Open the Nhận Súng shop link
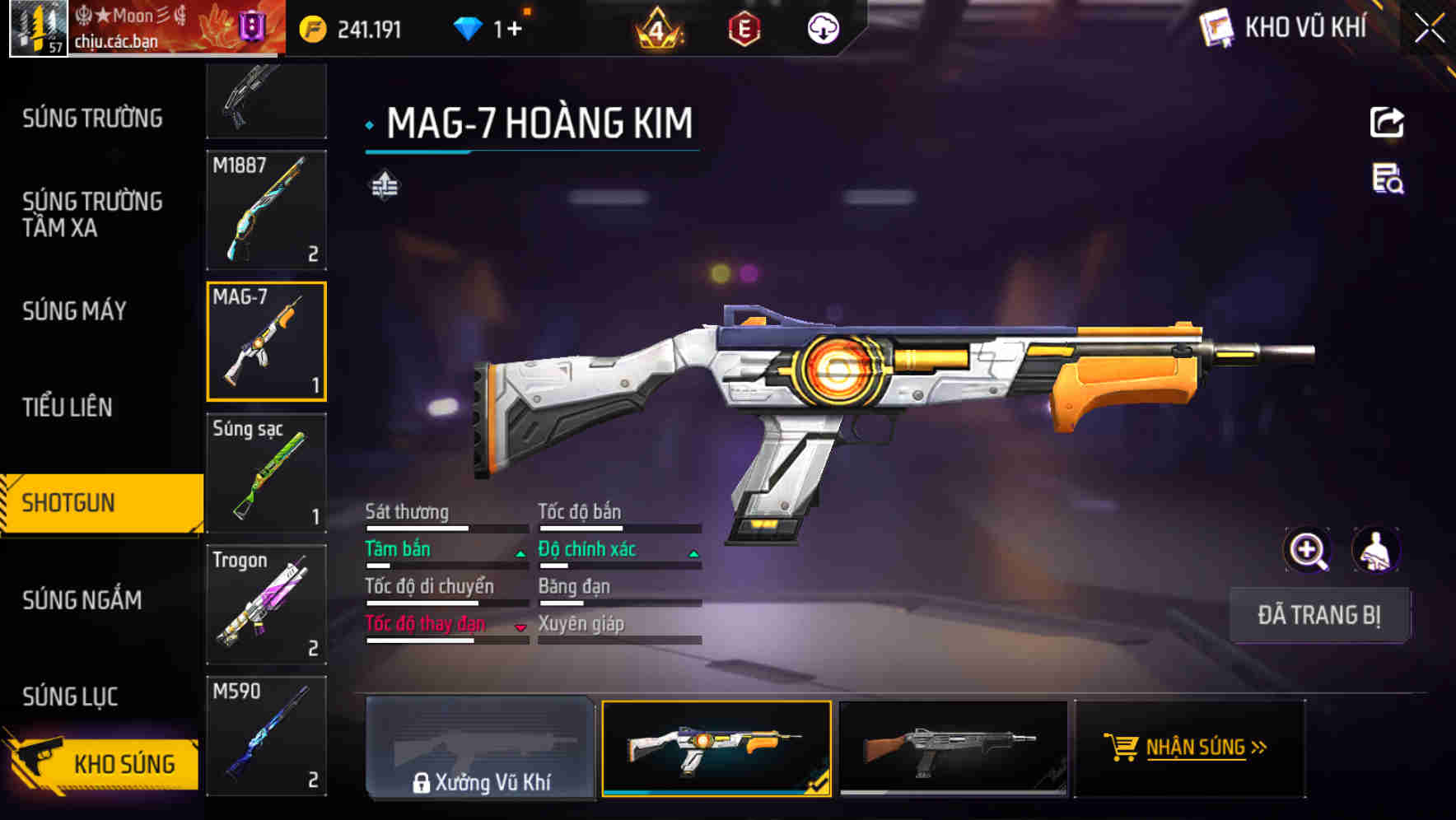 pyautogui.click(x=1188, y=748)
